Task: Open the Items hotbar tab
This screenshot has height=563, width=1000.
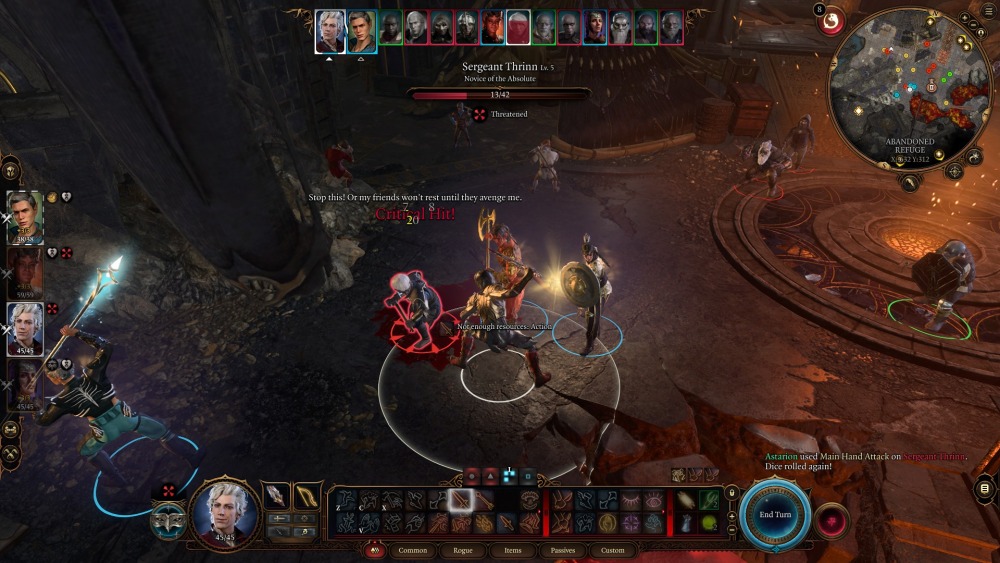Action: (x=512, y=550)
